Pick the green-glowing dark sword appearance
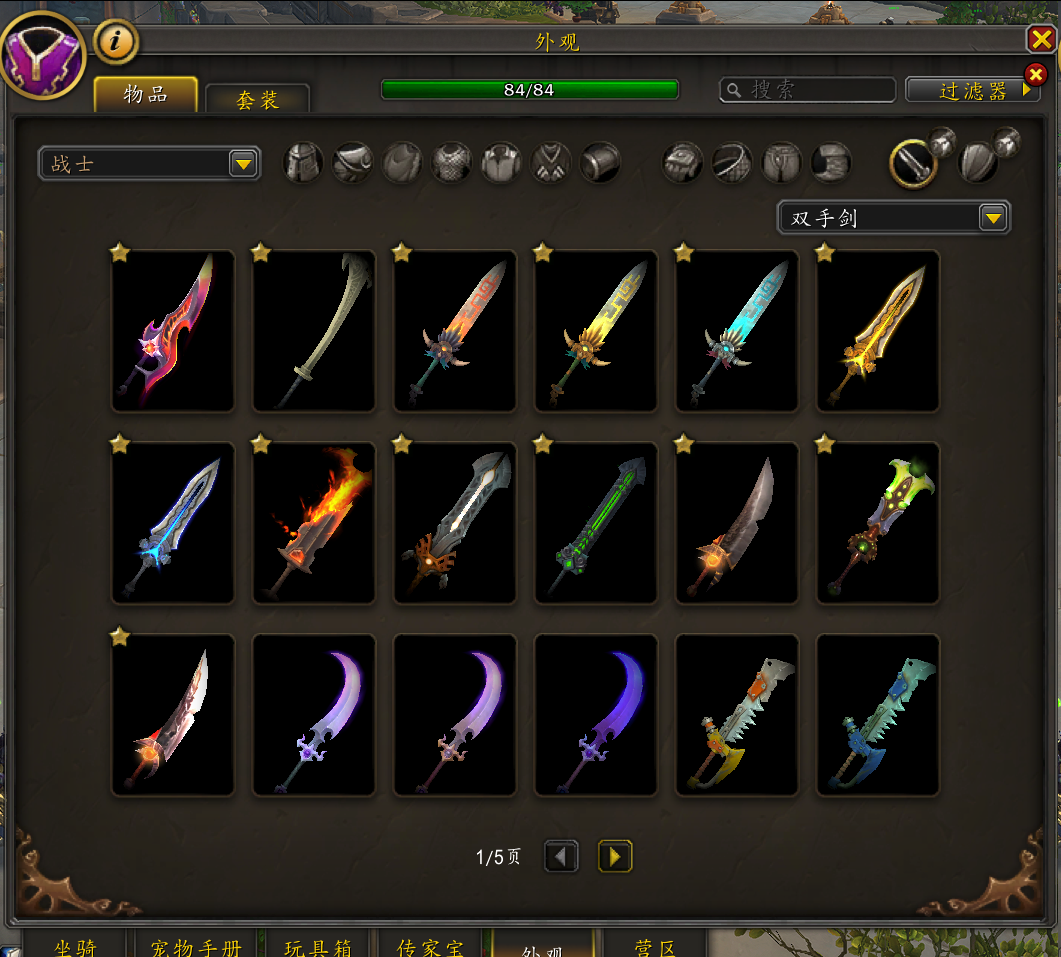This screenshot has height=957, width=1061. (596, 523)
